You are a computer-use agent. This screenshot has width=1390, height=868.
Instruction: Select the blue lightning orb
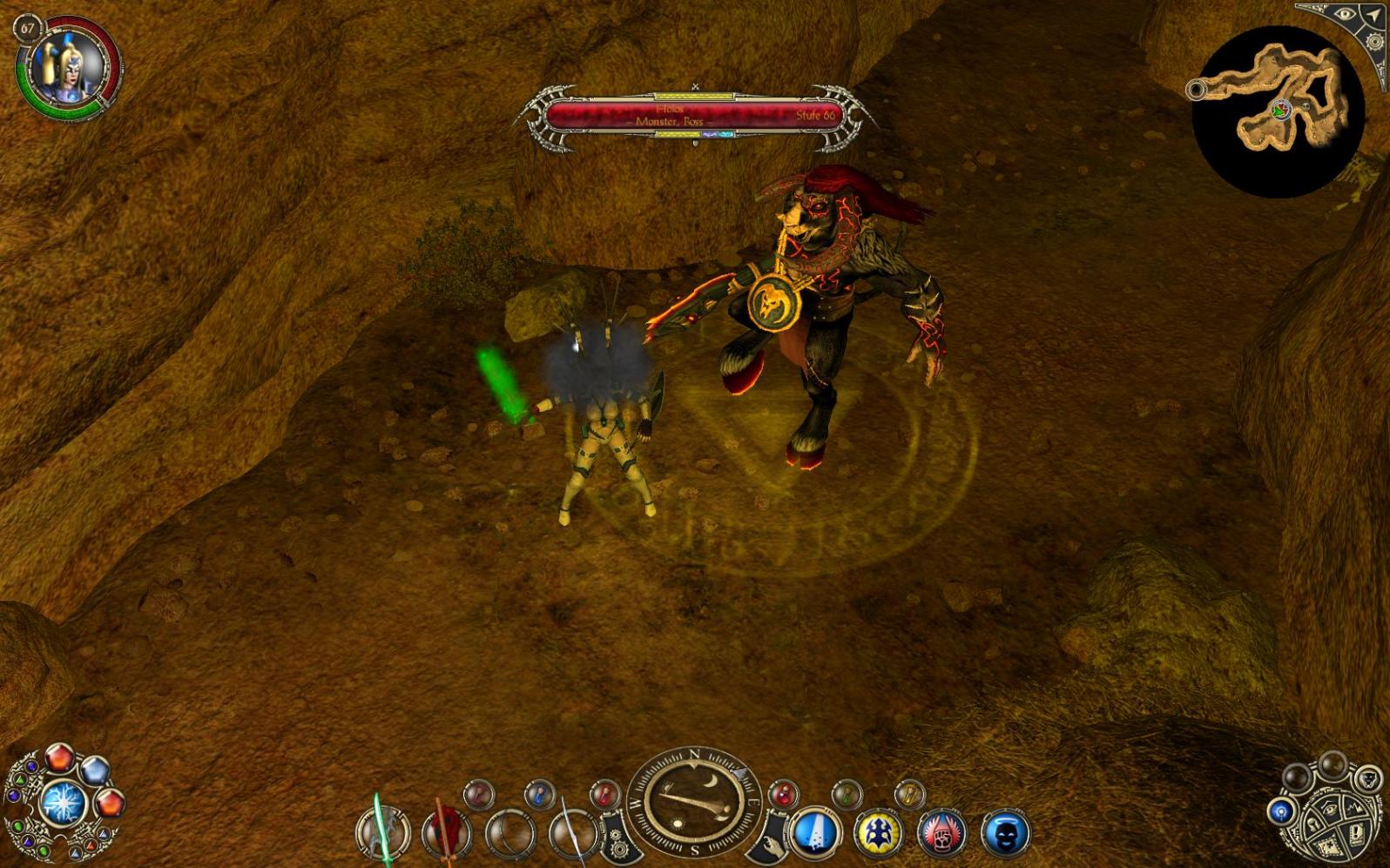coord(63,802)
